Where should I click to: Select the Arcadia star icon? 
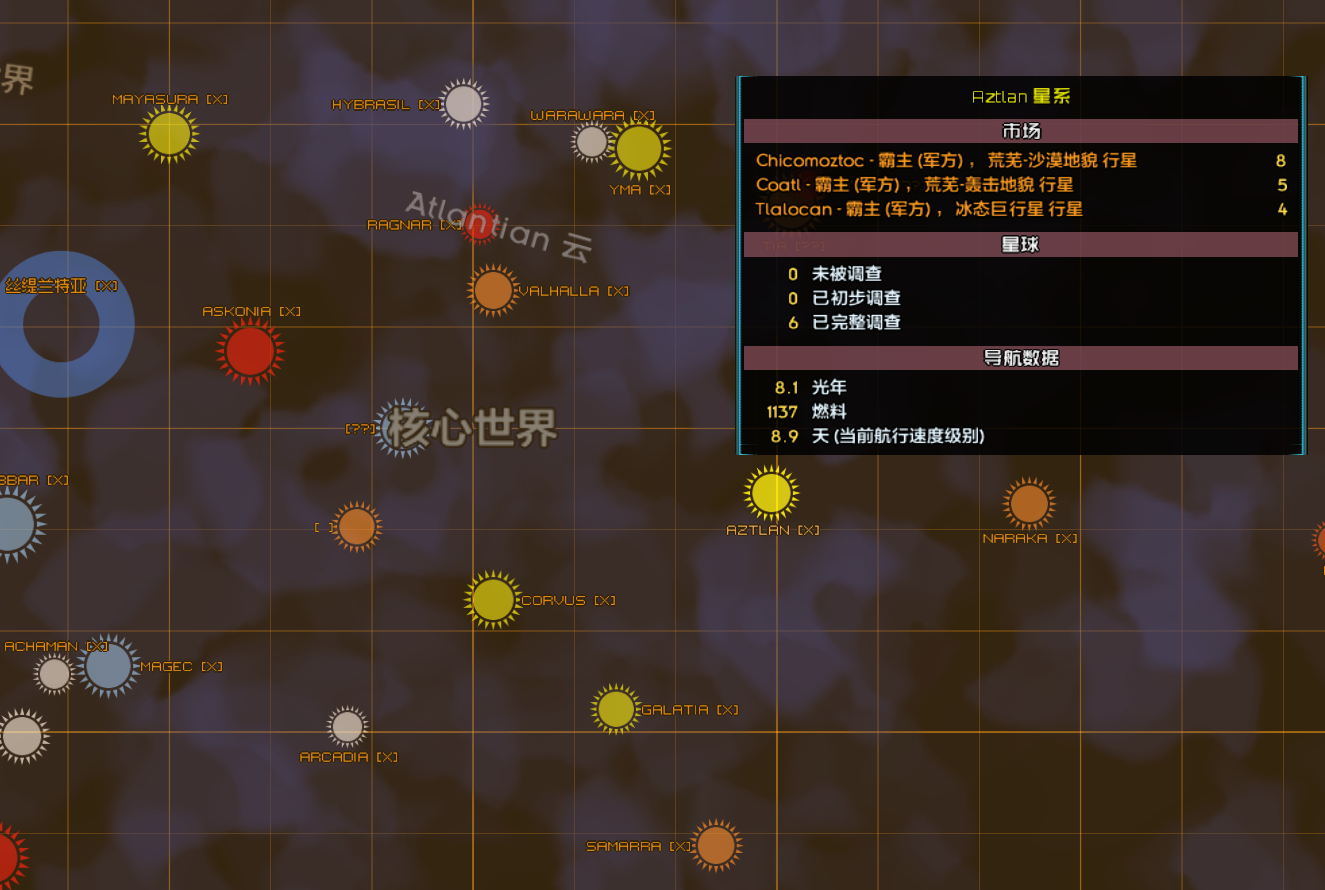click(346, 728)
